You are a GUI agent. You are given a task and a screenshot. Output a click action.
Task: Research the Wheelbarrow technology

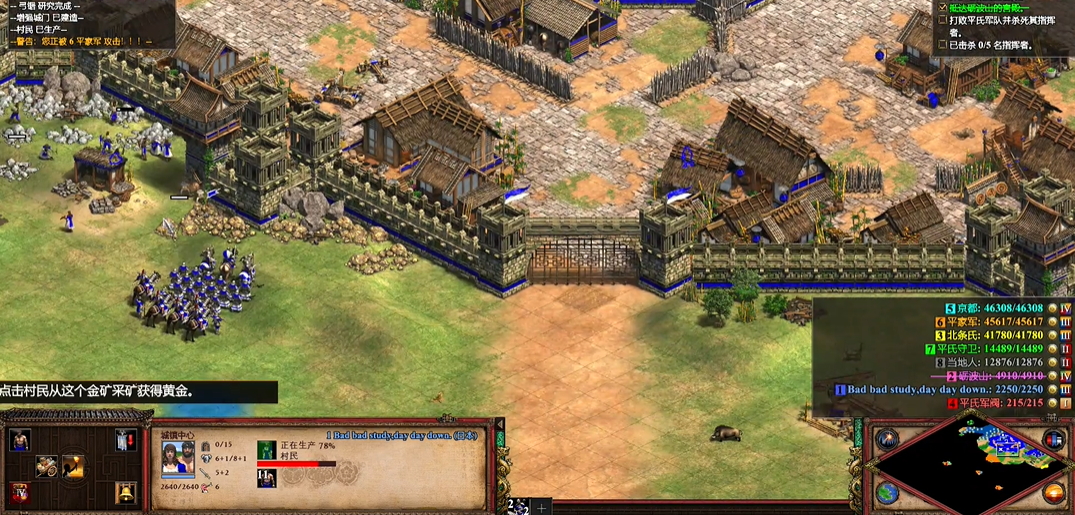tap(47, 466)
